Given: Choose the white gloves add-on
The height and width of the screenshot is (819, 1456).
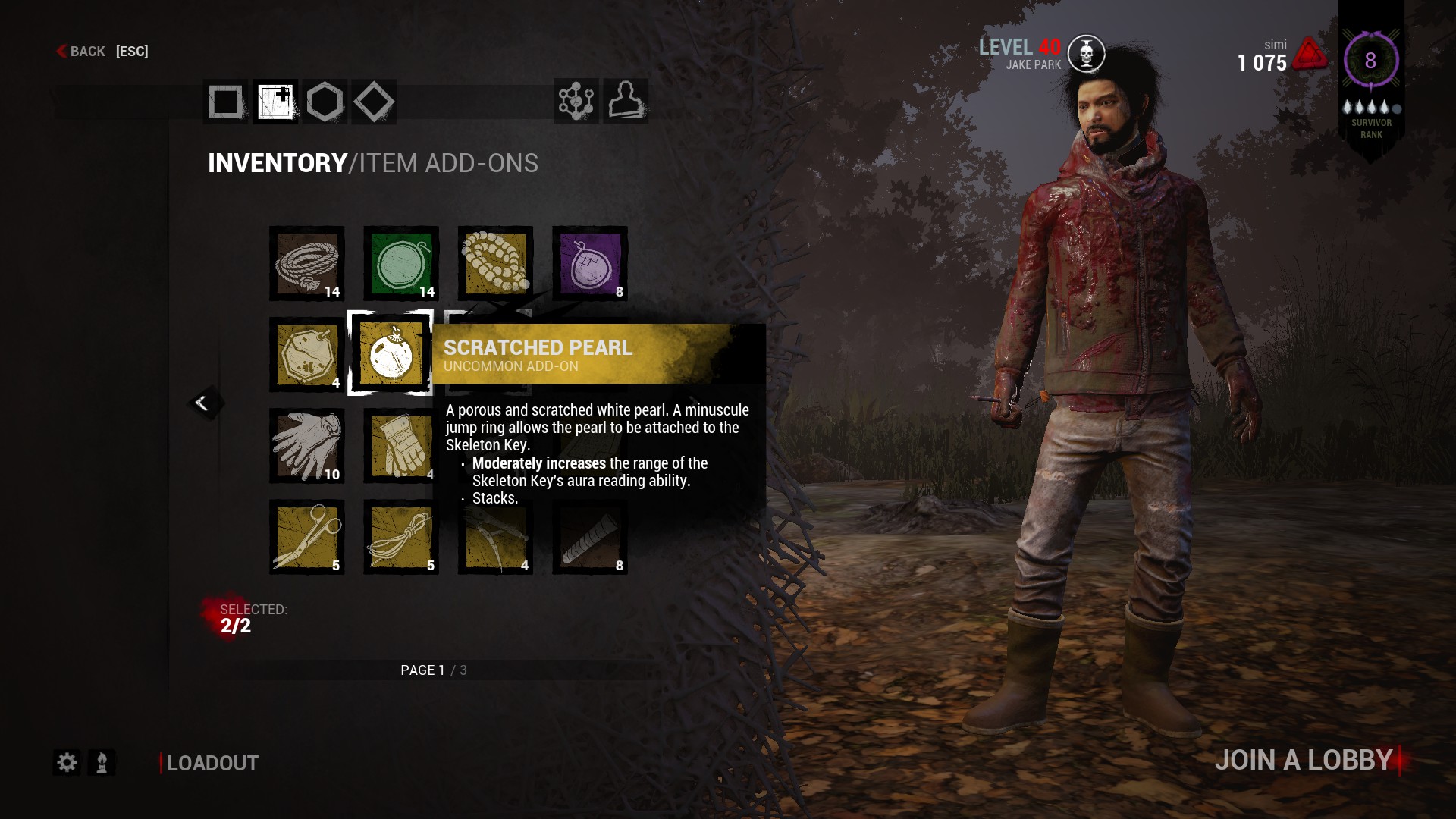Looking at the screenshot, I should (307, 446).
